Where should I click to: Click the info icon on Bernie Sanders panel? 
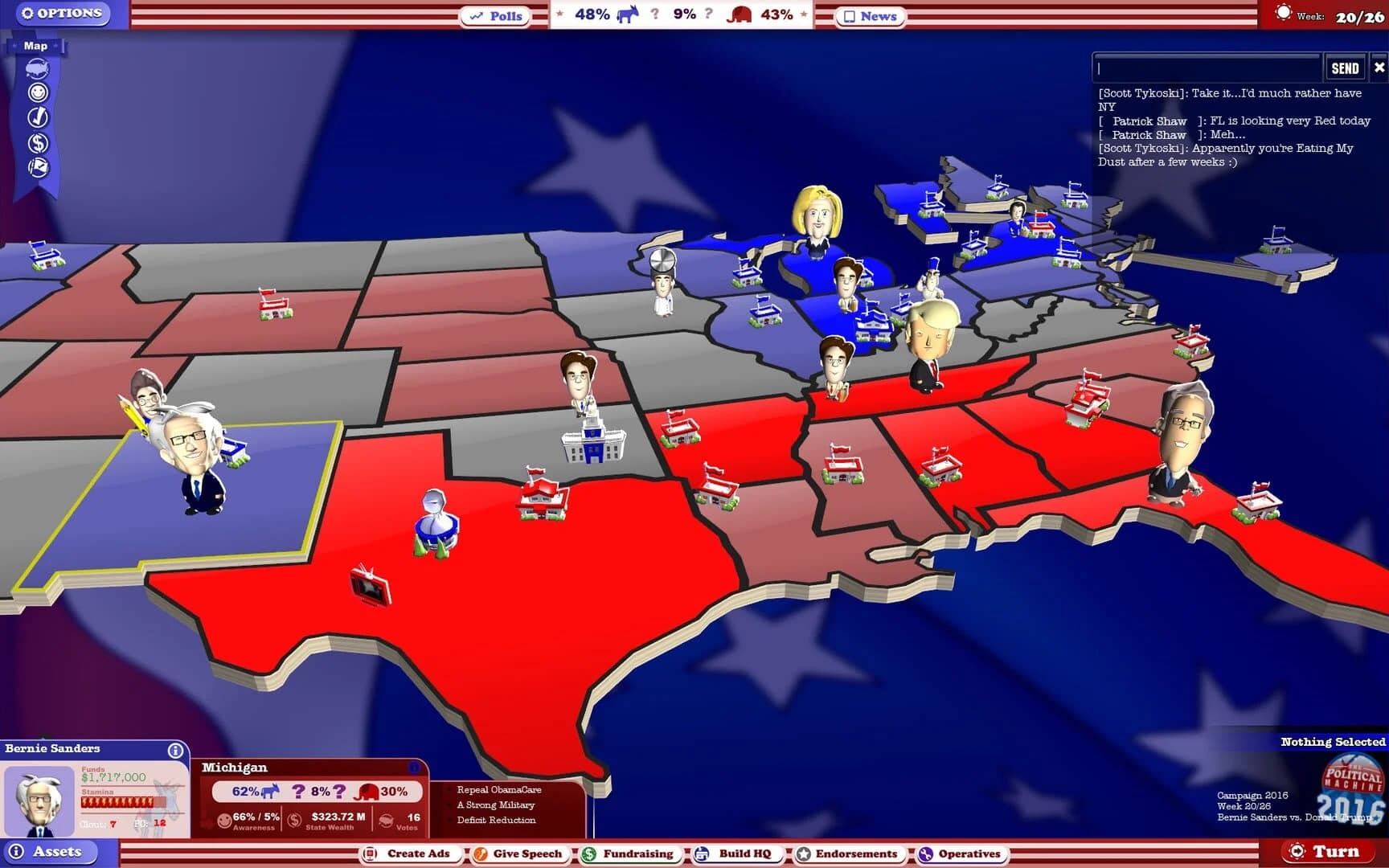click(x=175, y=750)
